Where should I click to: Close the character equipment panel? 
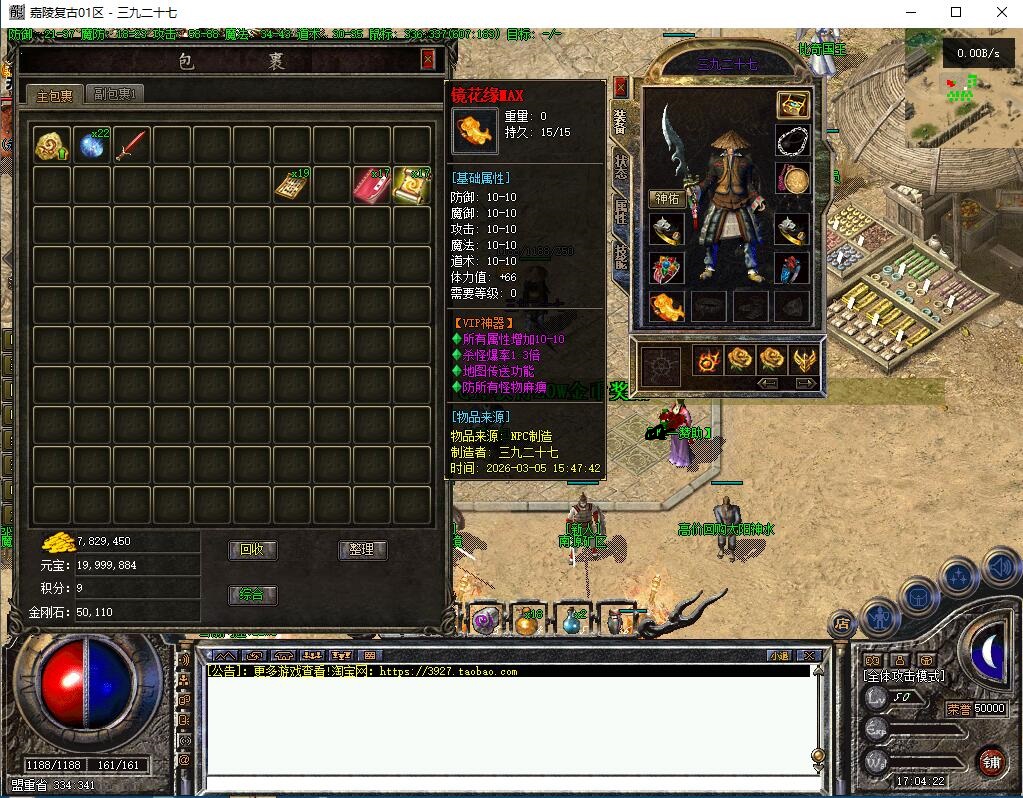tap(620, 87)
